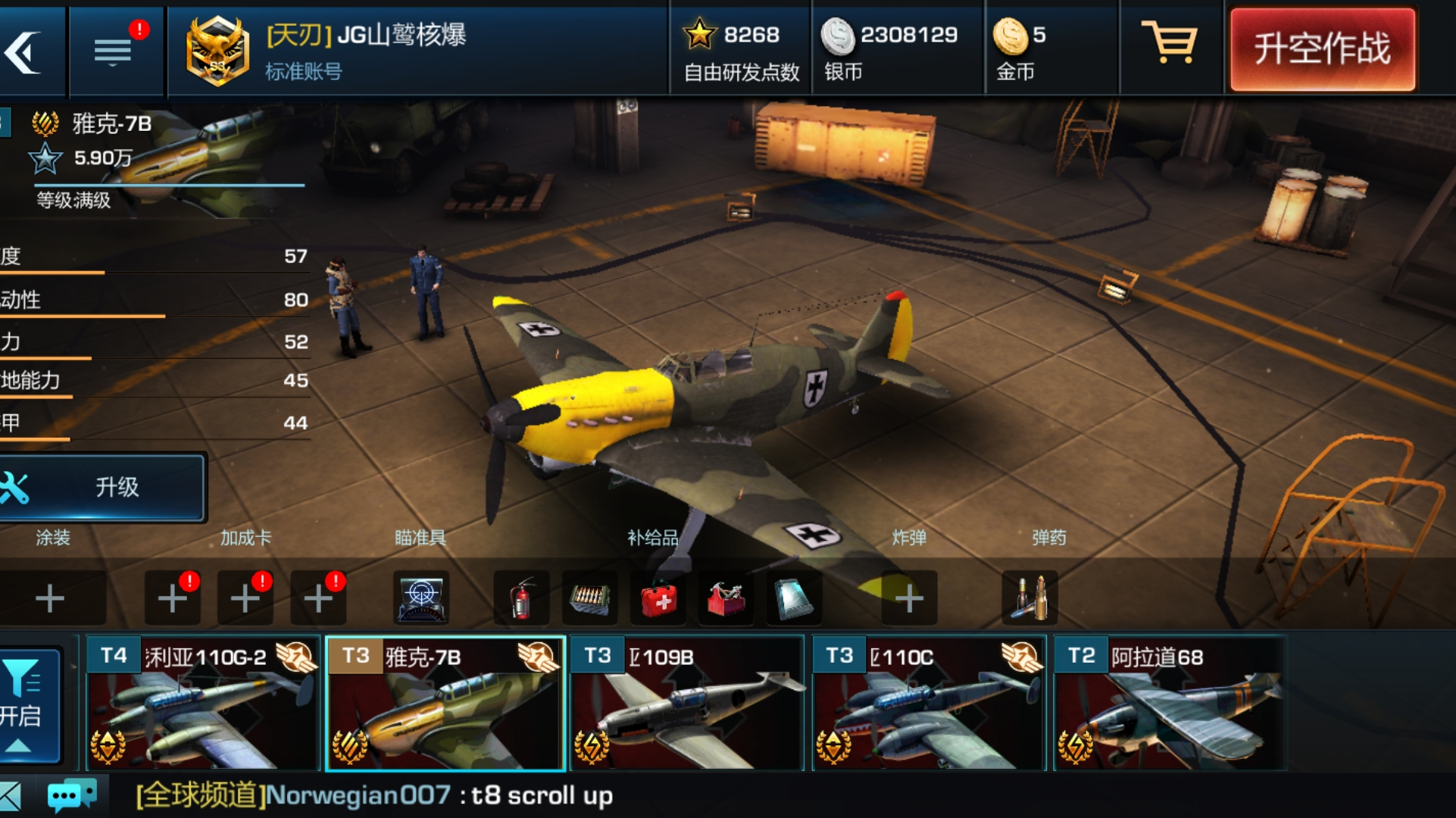The image size is (1456, 818).
Task: Add a bomb in the 炸弹 slot
Action: 909,599
